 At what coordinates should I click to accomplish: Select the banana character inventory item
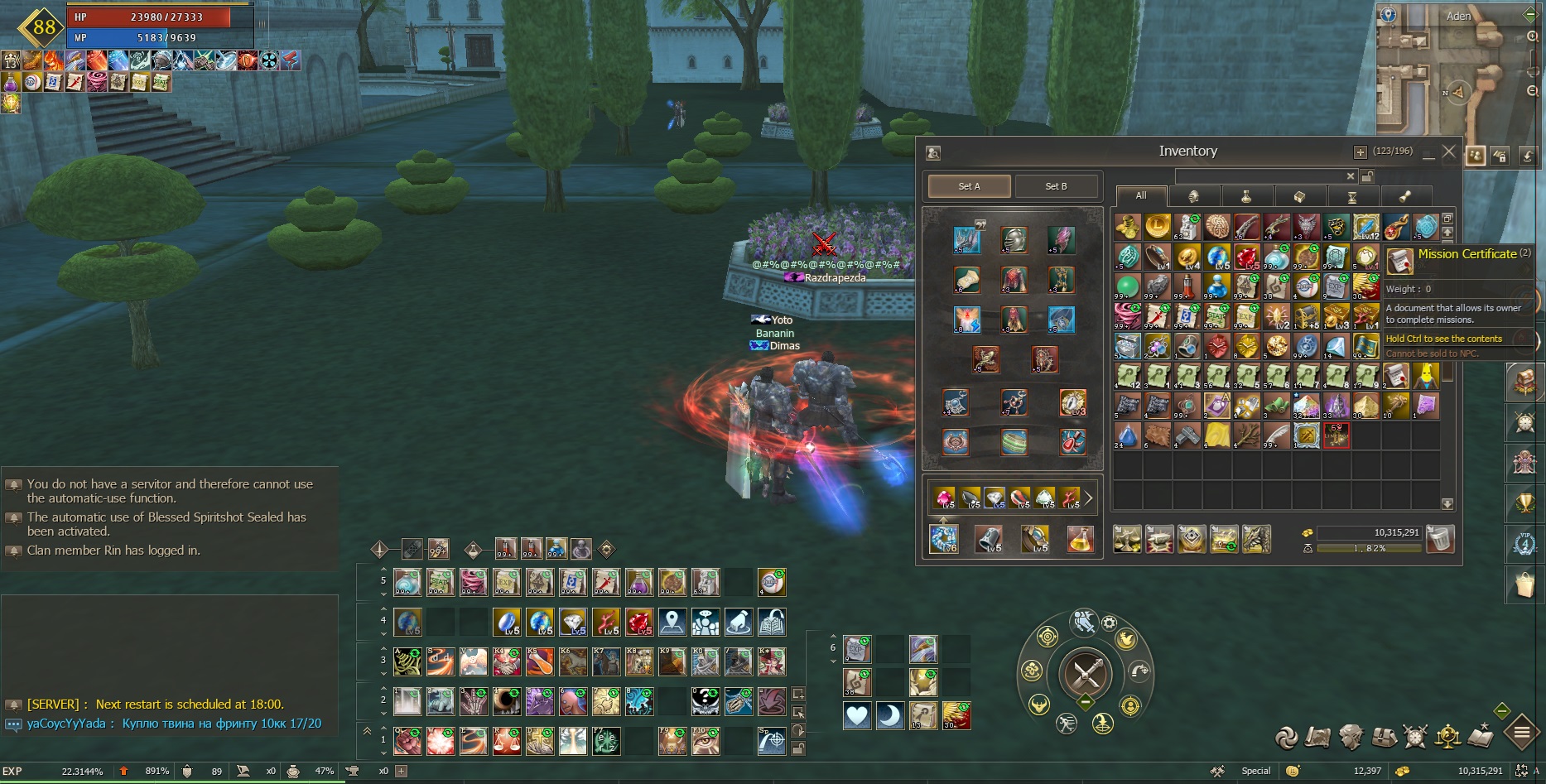[1426, 377]
